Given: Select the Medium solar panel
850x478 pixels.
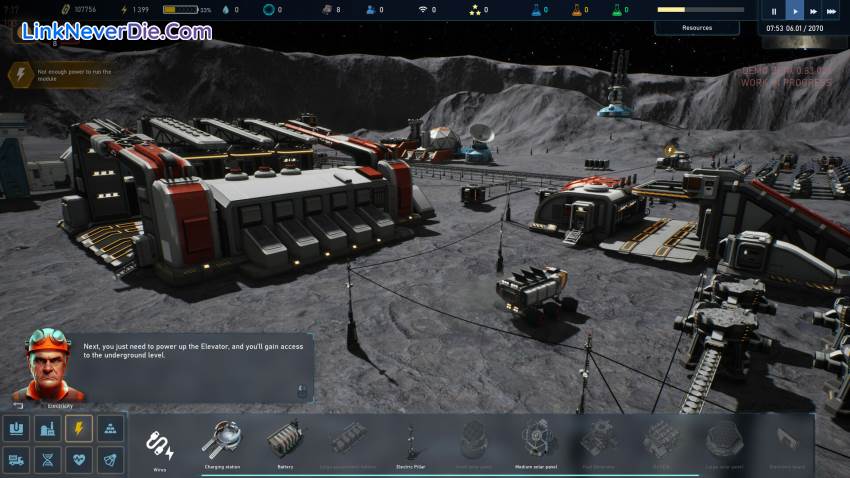Looking at the screenshot, I should [x=537, y=441].
